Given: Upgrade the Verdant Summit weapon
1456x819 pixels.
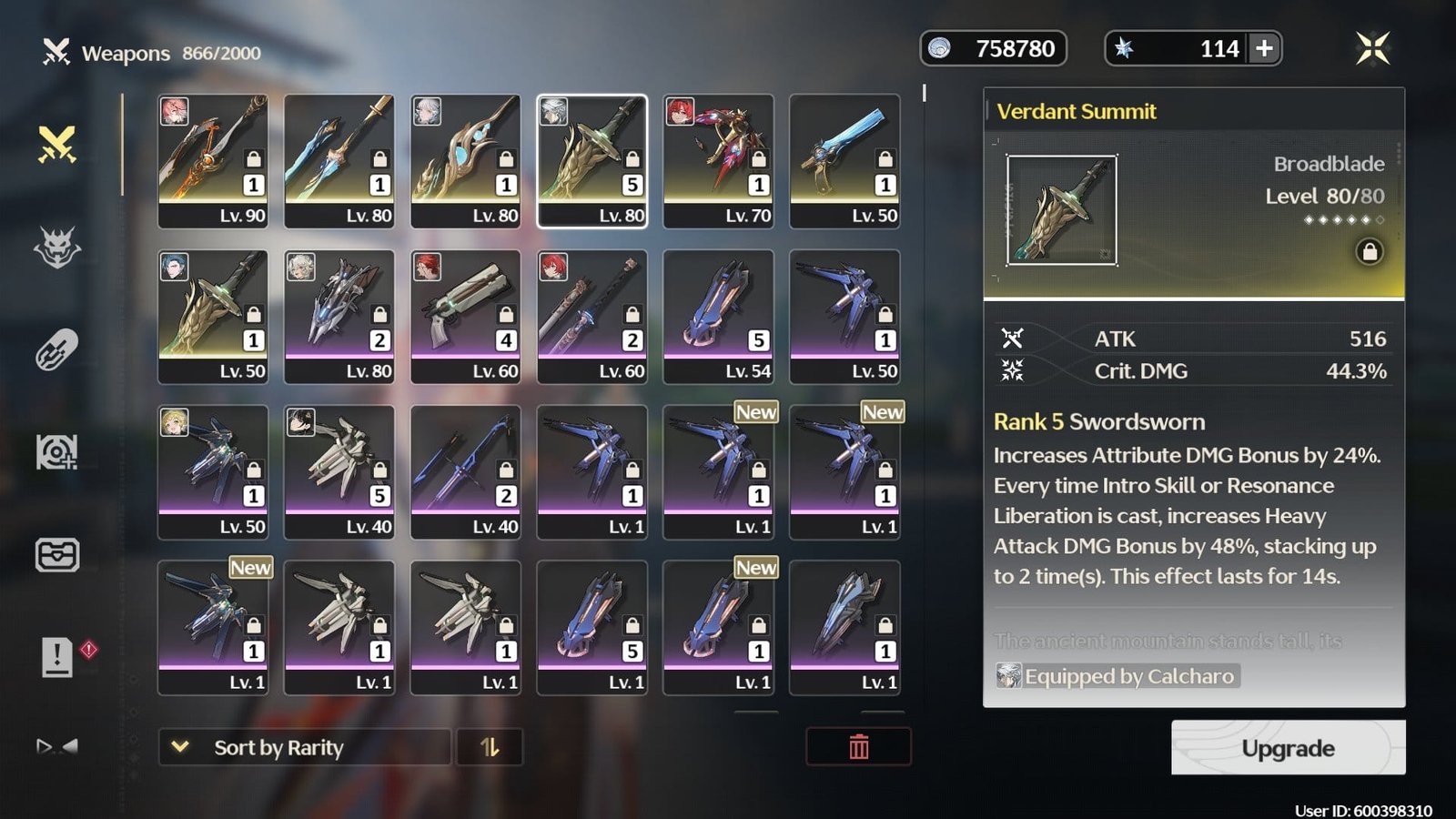Looking at the screenshot, I should (1288, 748).
